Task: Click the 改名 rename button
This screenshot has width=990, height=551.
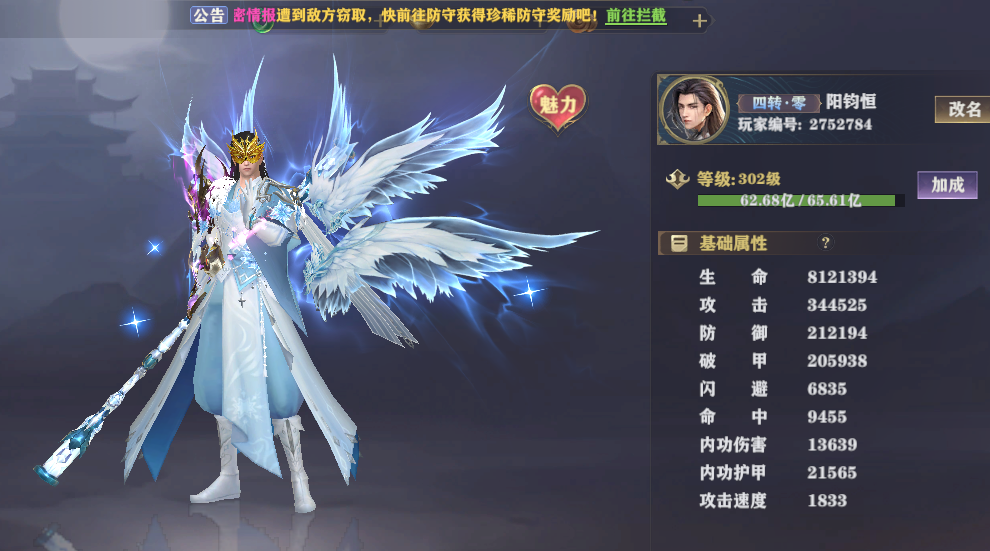Action: click(963, 109)
